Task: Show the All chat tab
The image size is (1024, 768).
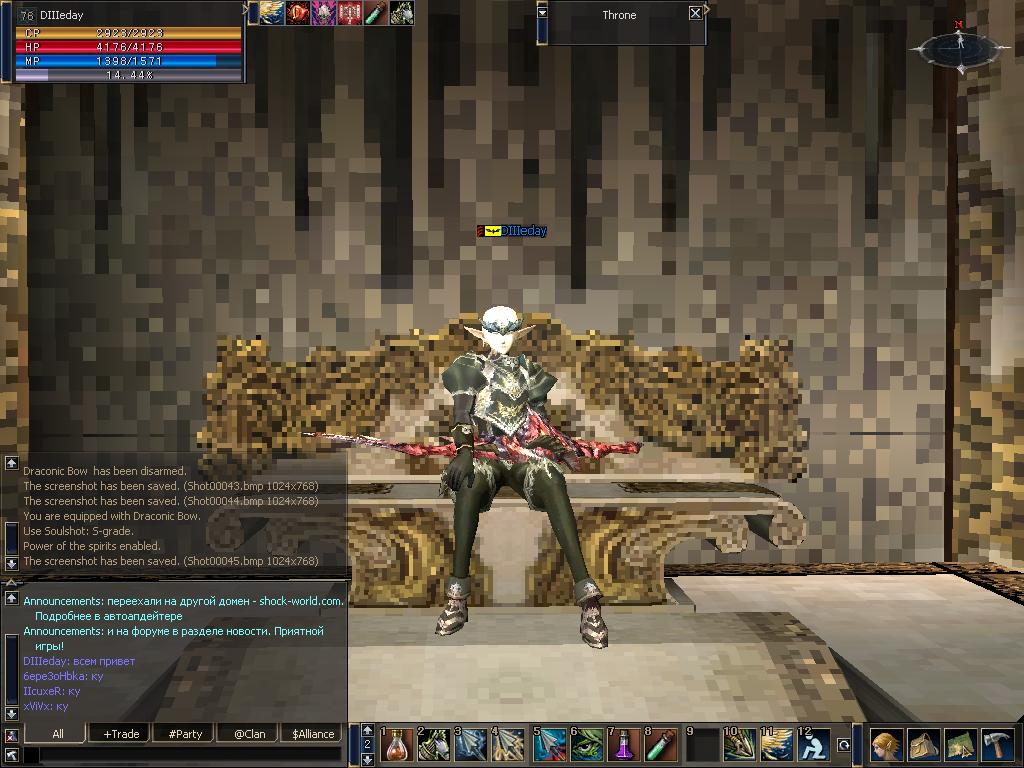Action: [x=58, y=733]
